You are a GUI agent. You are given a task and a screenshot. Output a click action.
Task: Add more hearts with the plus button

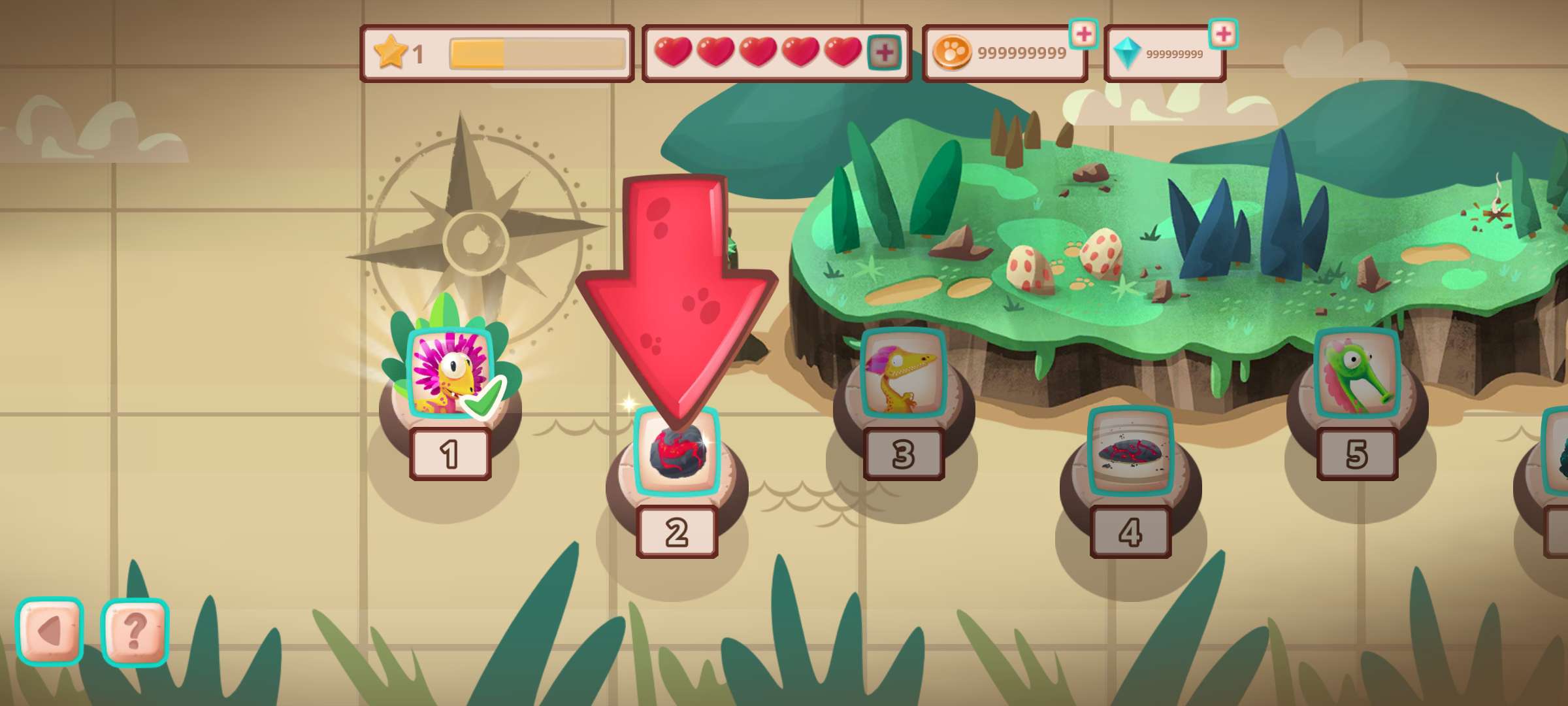[884, 53]
